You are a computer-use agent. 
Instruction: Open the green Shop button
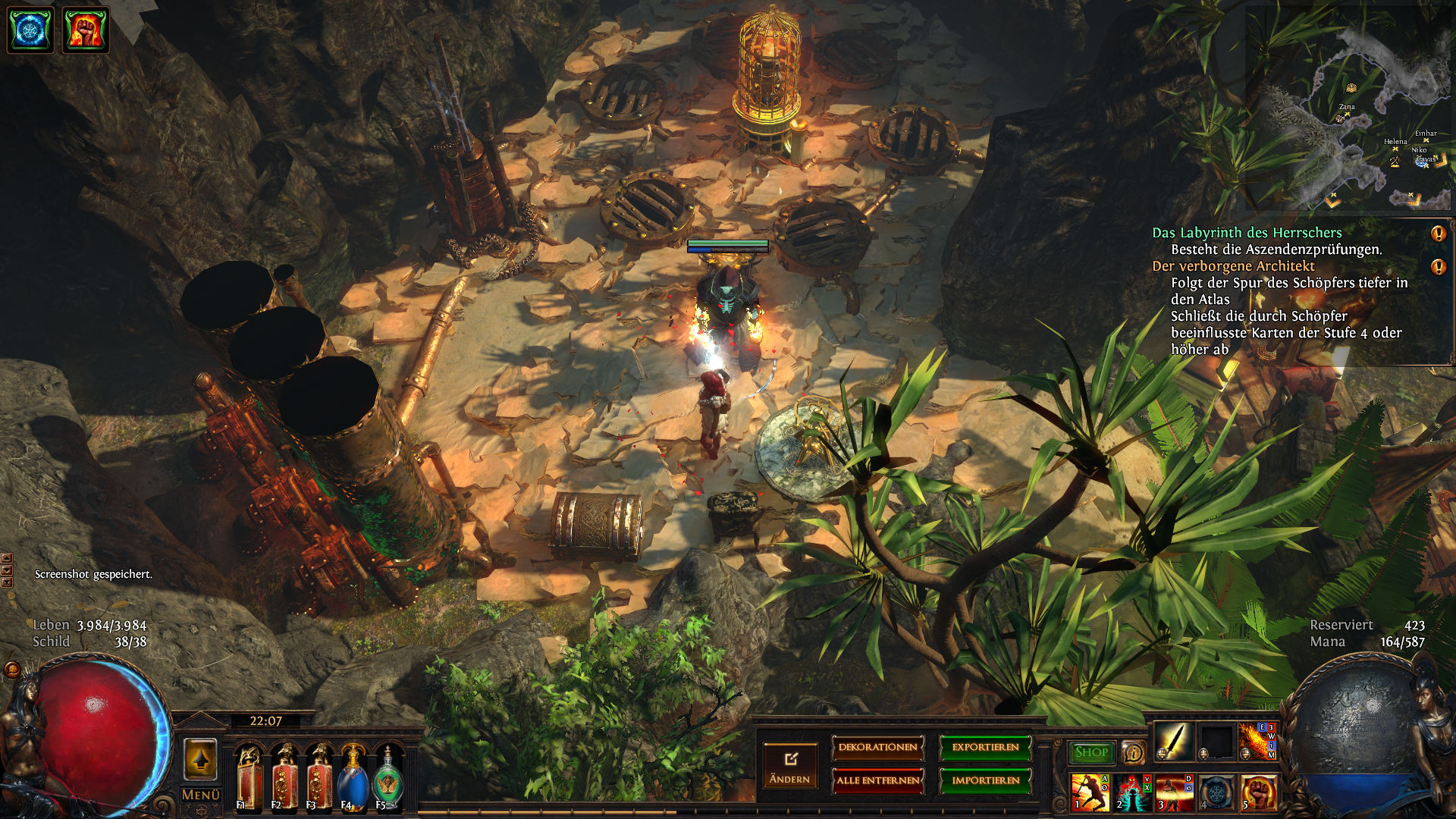pyautogui.click(x=1091, y=752)
